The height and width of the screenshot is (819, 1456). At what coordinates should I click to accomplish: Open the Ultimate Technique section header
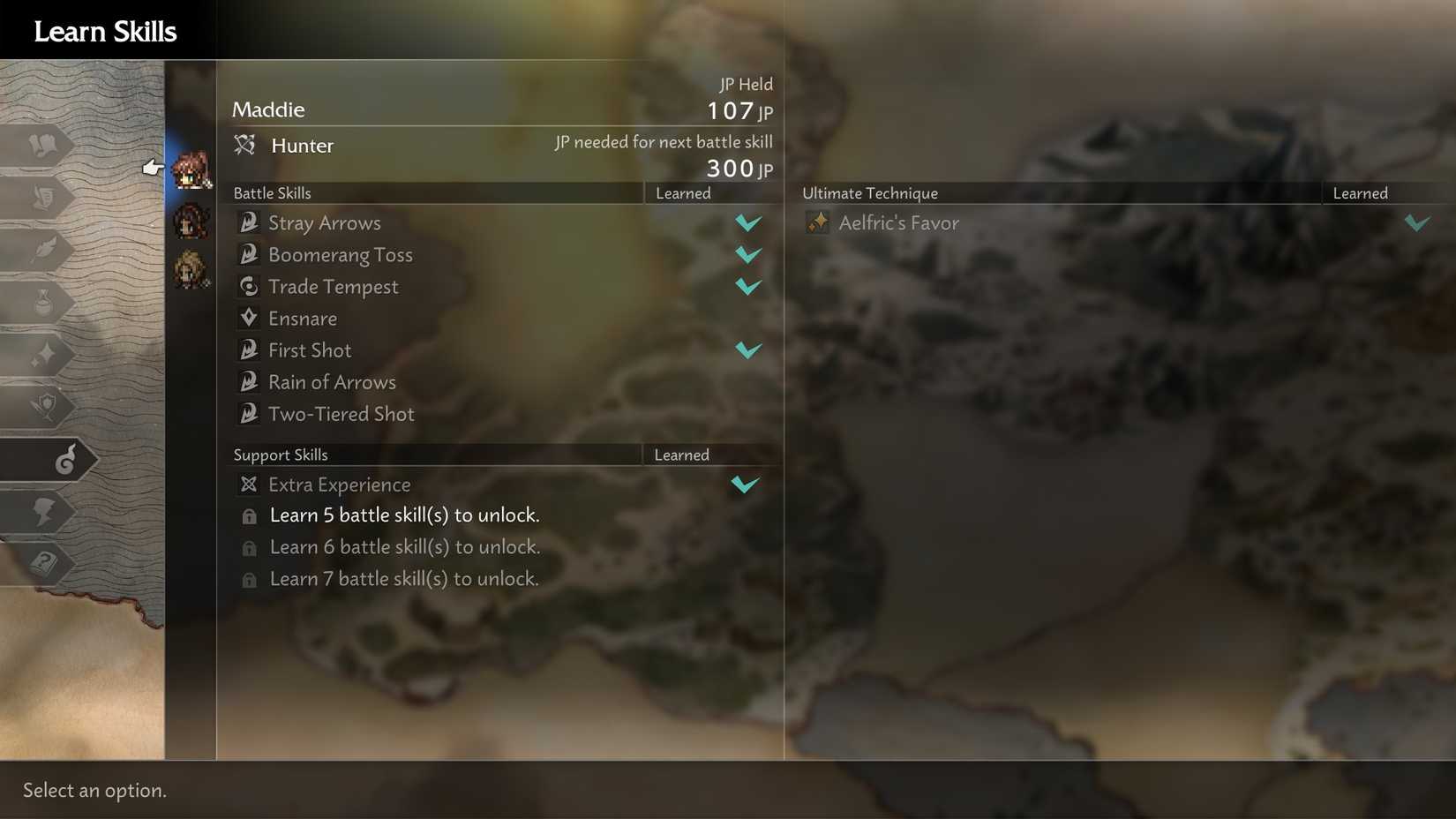pyautogui.click(x=869, y=192)
